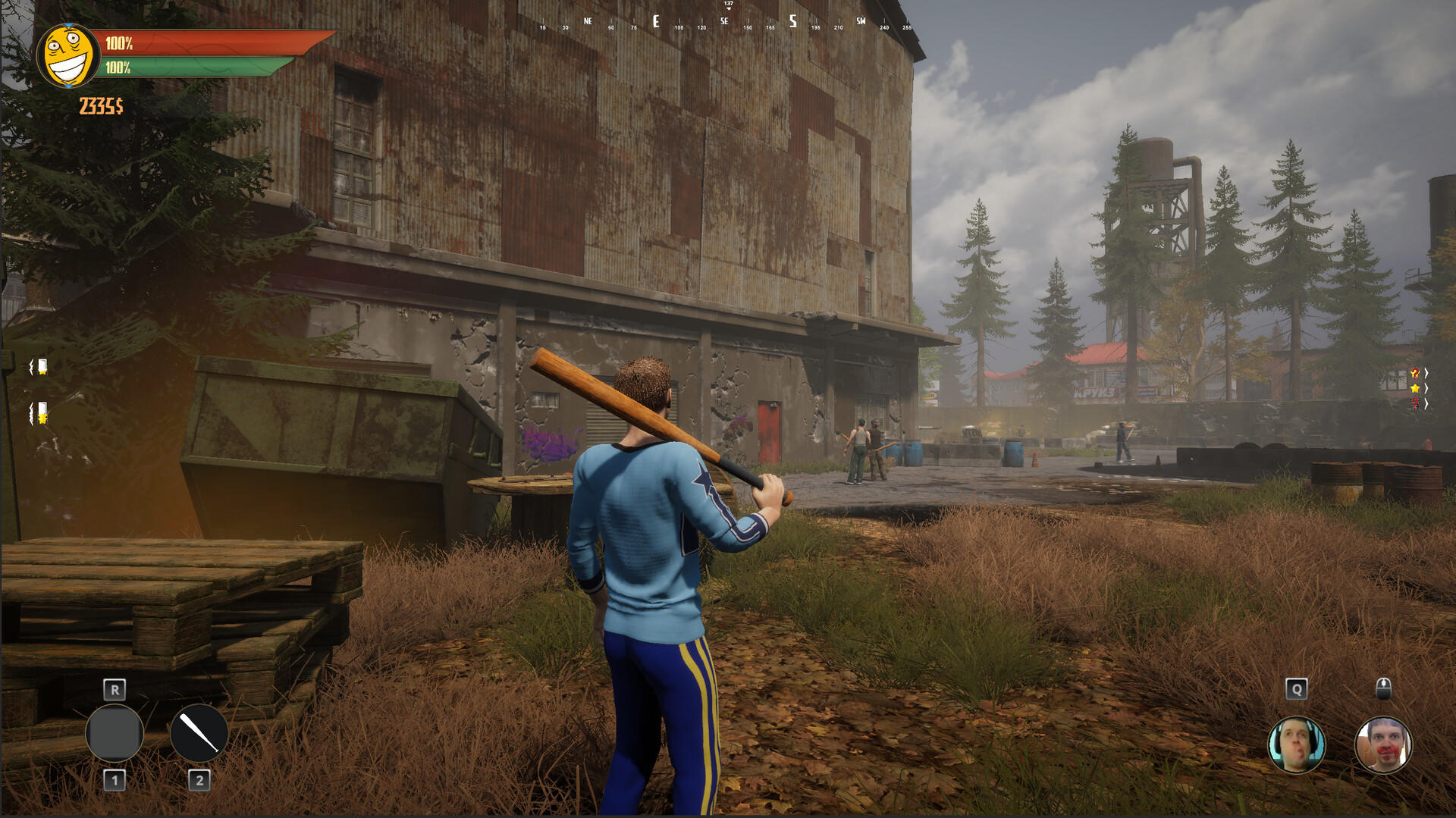Click the yellow star objective marker
Viewport: 1456px width, 818px height.
pyautogui.click(x=1414, y=388)
